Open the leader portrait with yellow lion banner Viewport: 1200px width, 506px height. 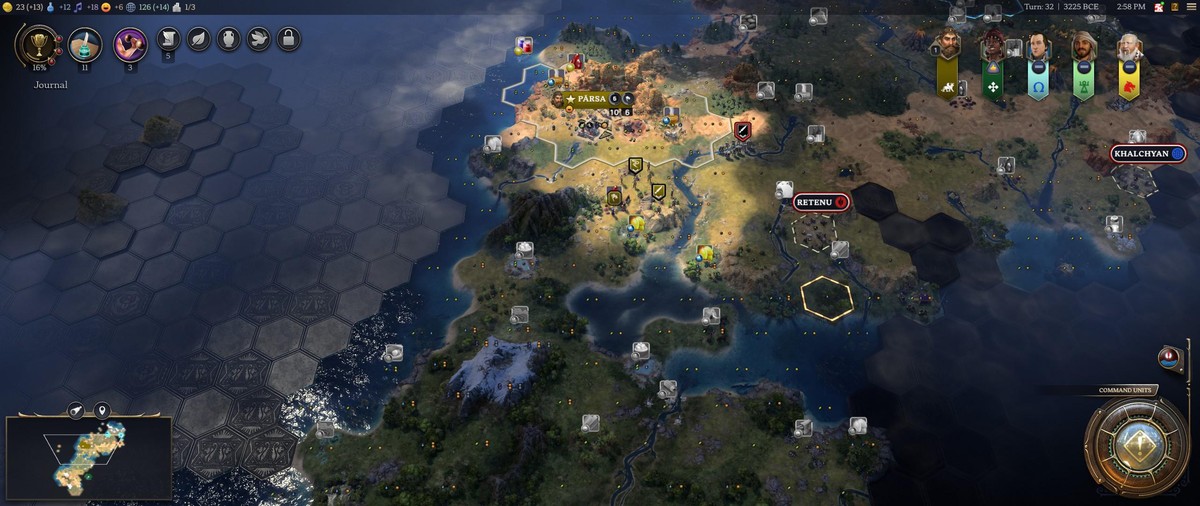[x=1129, y=45]
